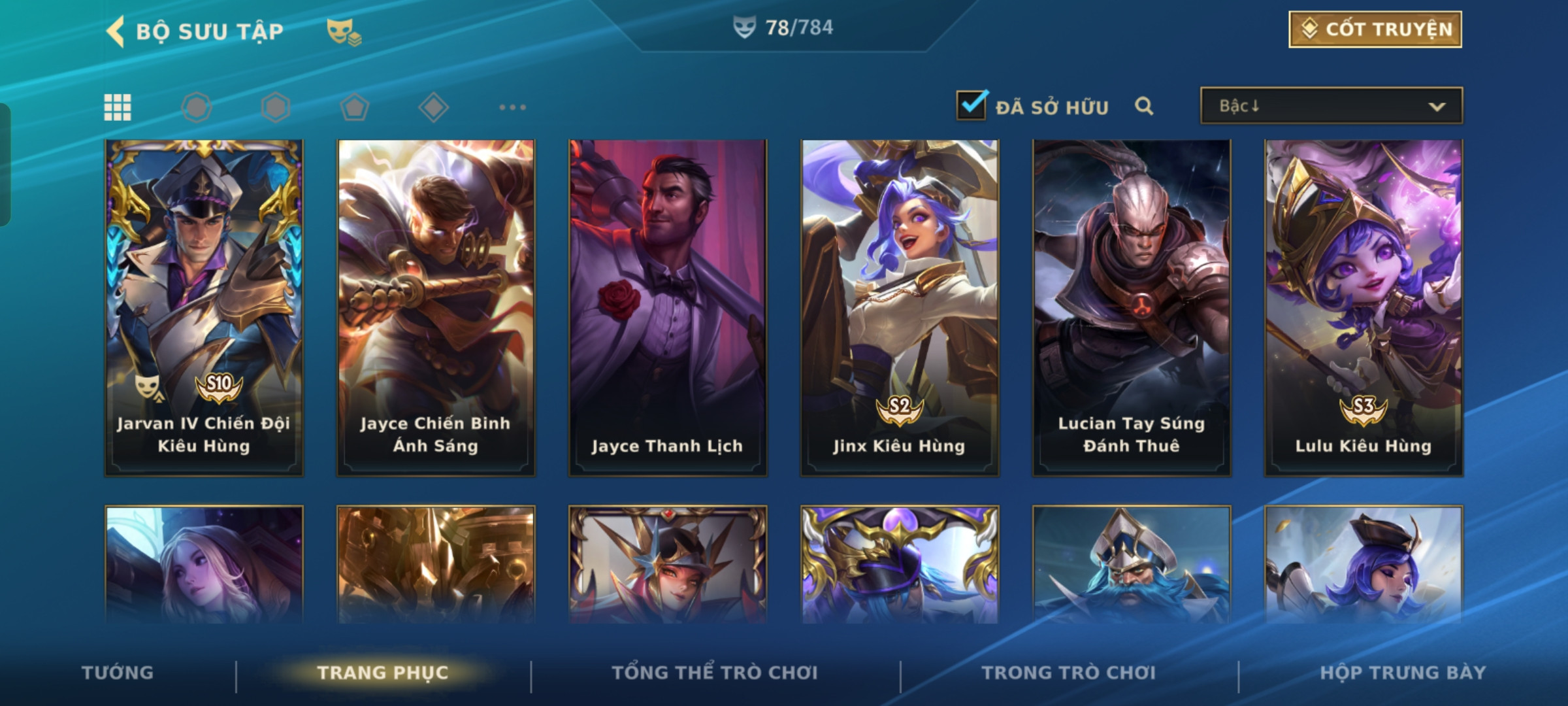Choose the diamond rarity filter
This screenshot has height=706, width=1568.
coord(433,107)
